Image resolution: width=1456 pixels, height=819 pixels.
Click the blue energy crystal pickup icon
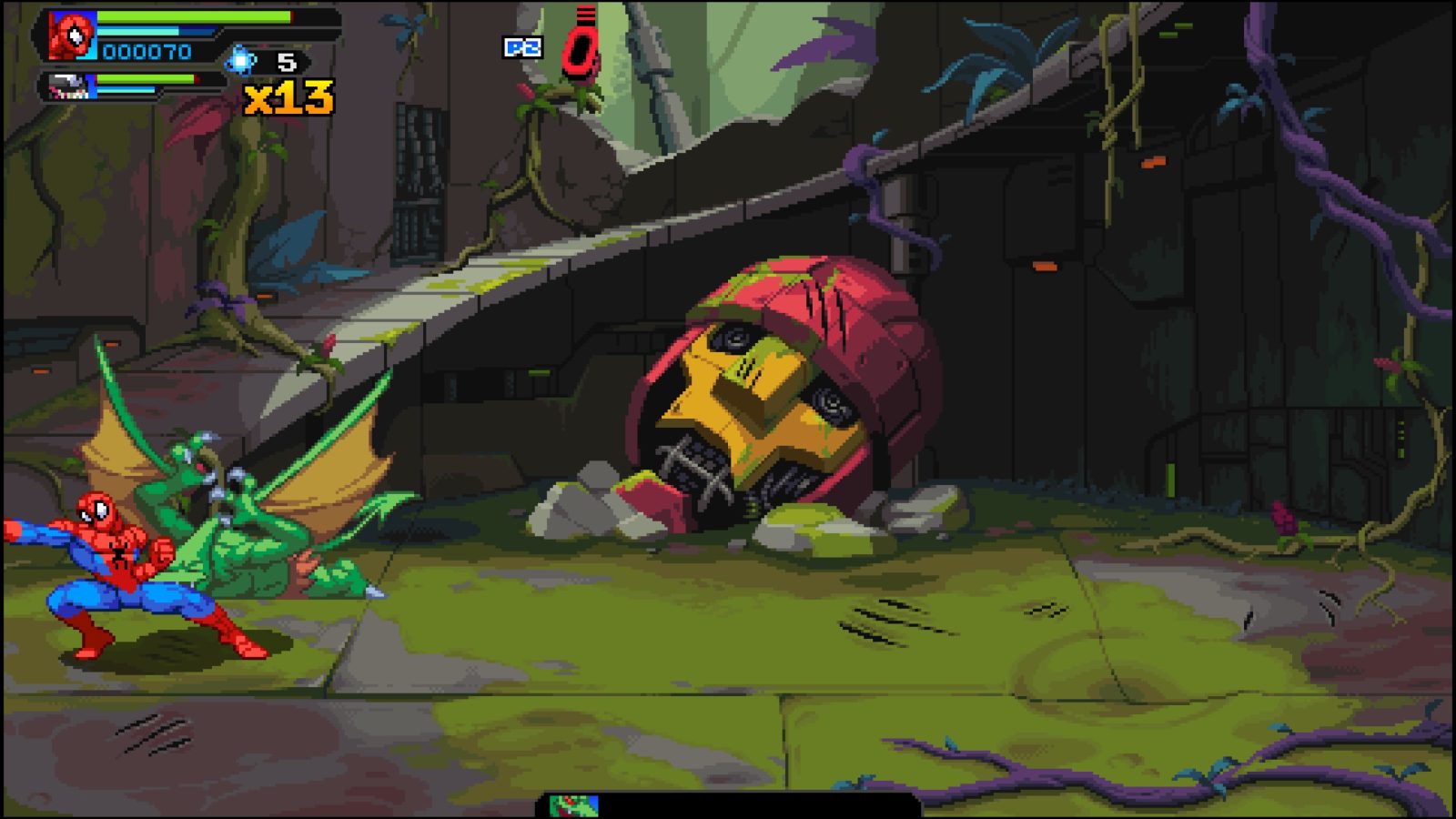(x=240, y=57)
